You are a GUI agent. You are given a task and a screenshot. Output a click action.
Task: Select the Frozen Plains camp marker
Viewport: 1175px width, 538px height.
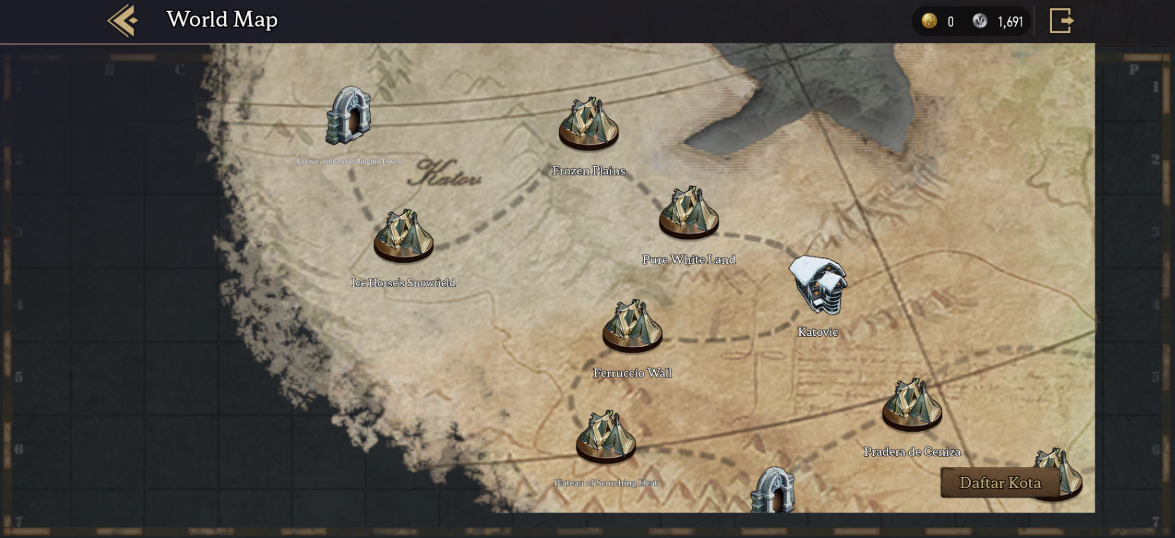point(589,126)
